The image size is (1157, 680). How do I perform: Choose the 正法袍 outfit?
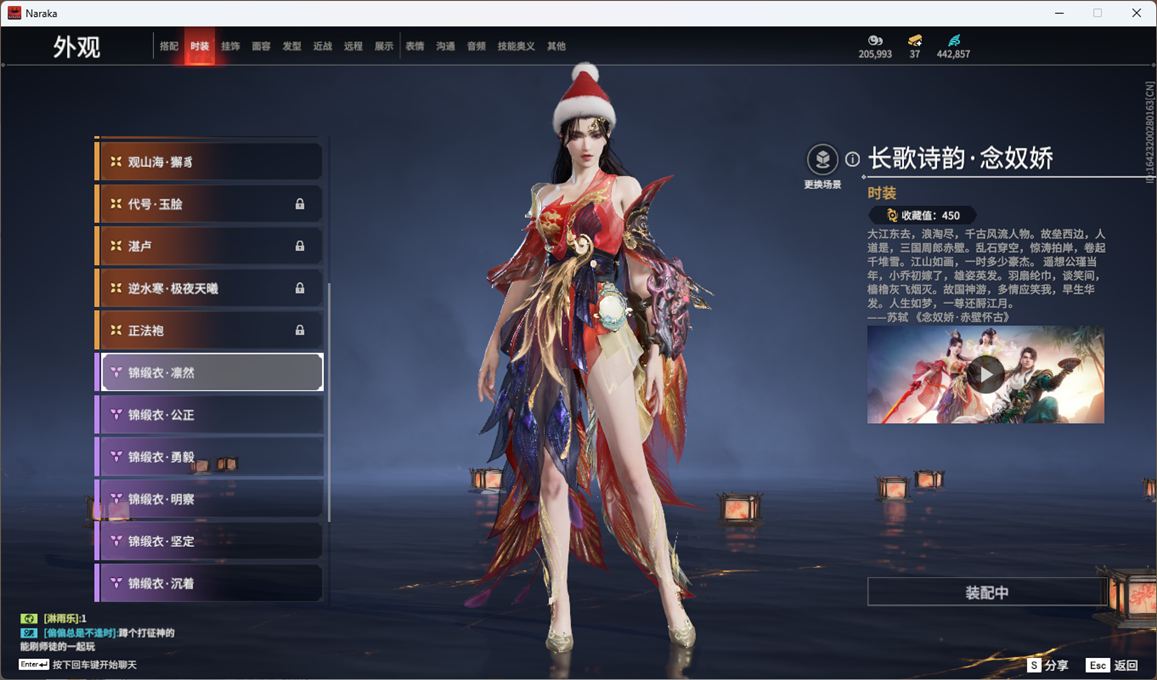210,330
